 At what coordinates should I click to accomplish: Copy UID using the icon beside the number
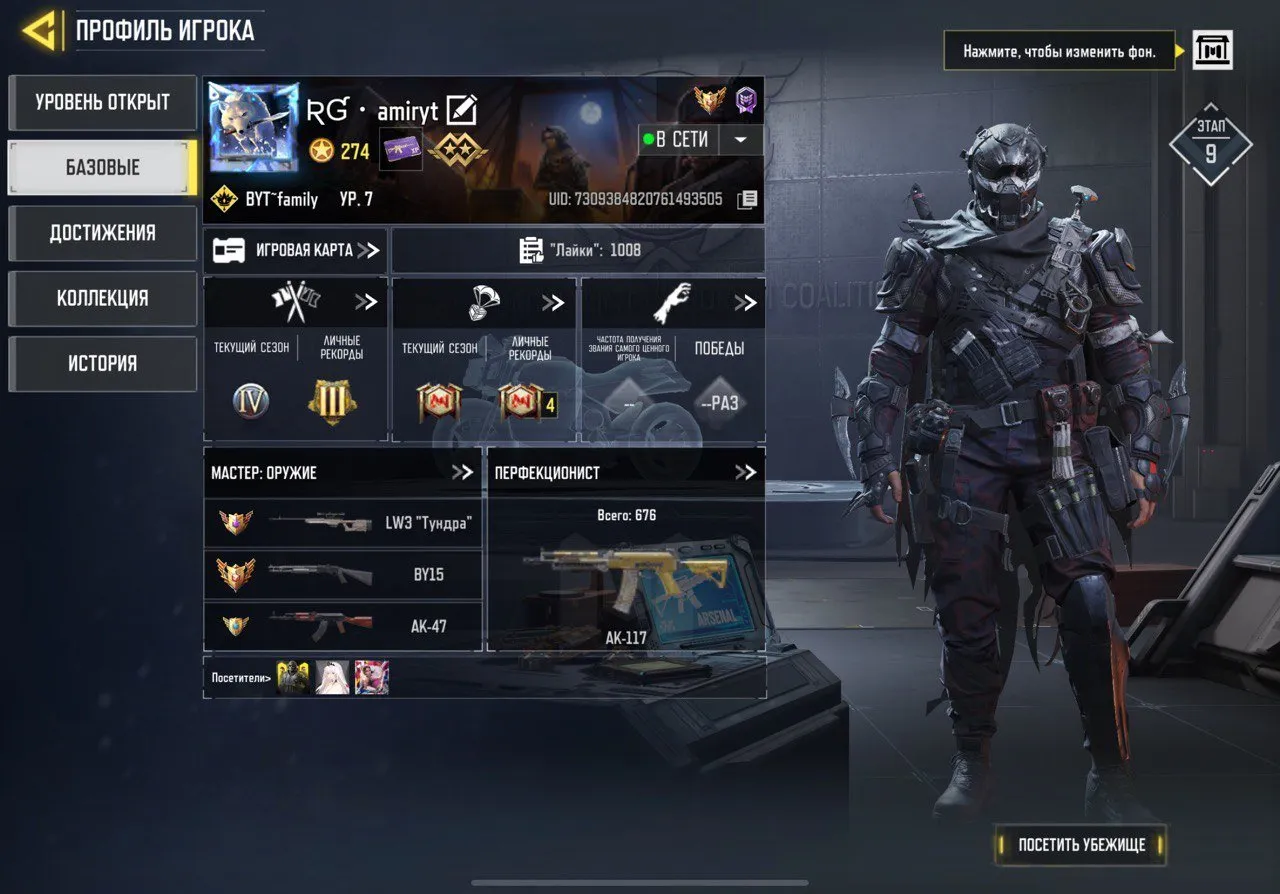[748, 199]
